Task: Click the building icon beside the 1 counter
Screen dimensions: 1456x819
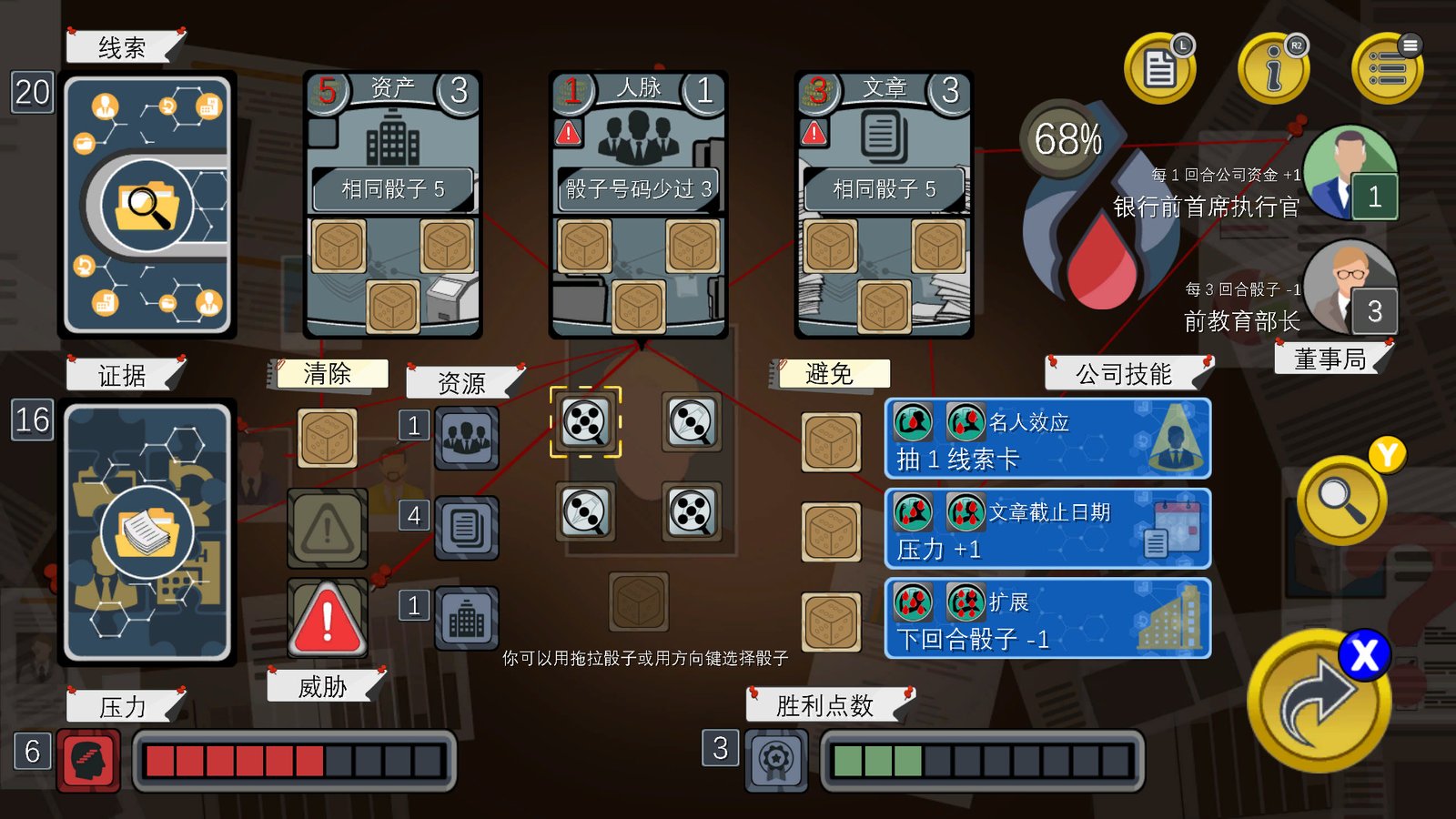Action: [x=467, y=618]
